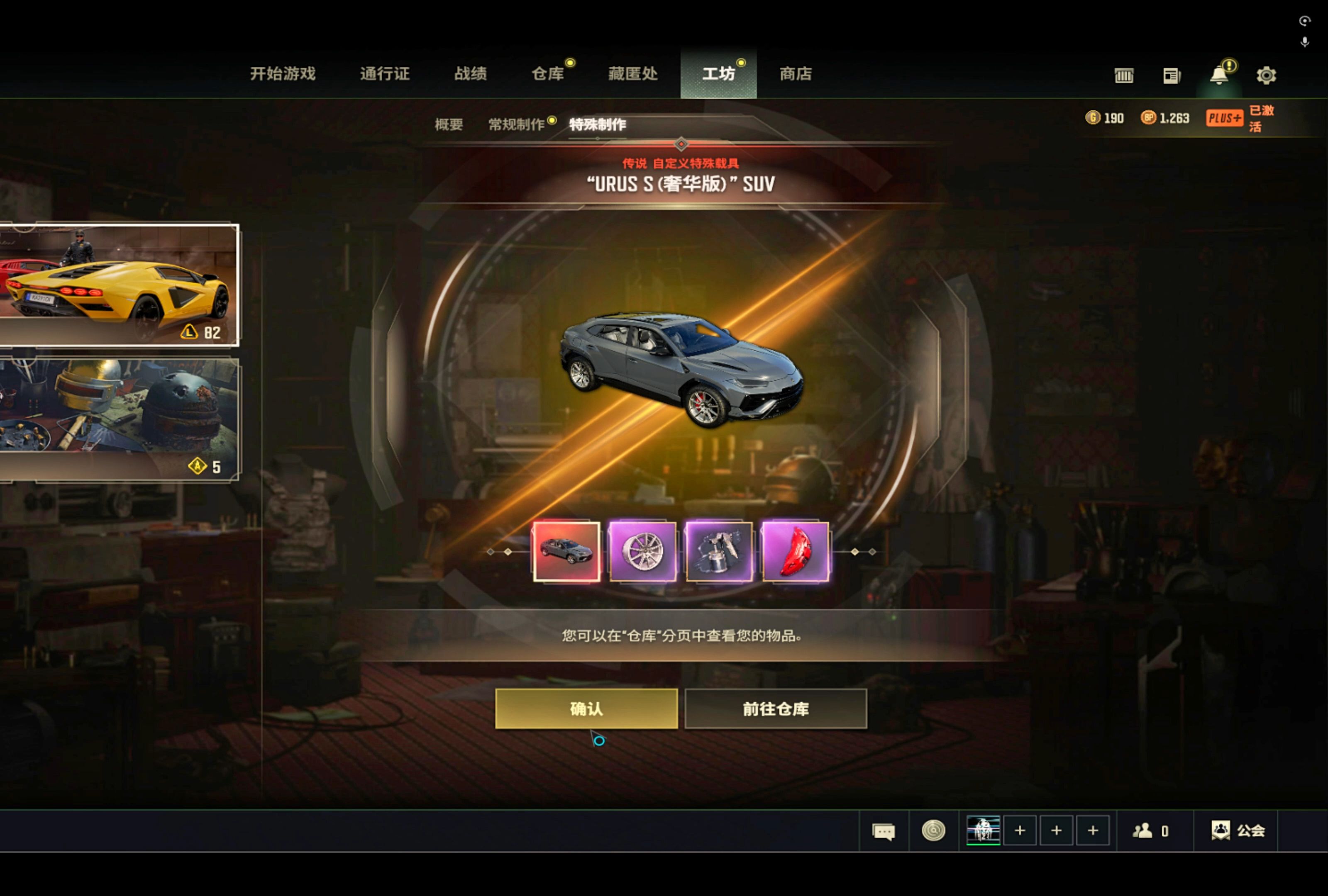The width and height of the screenshot is (1328, 896).
Task: Open the 商店 menu item
Action: (x=796, y=74)
